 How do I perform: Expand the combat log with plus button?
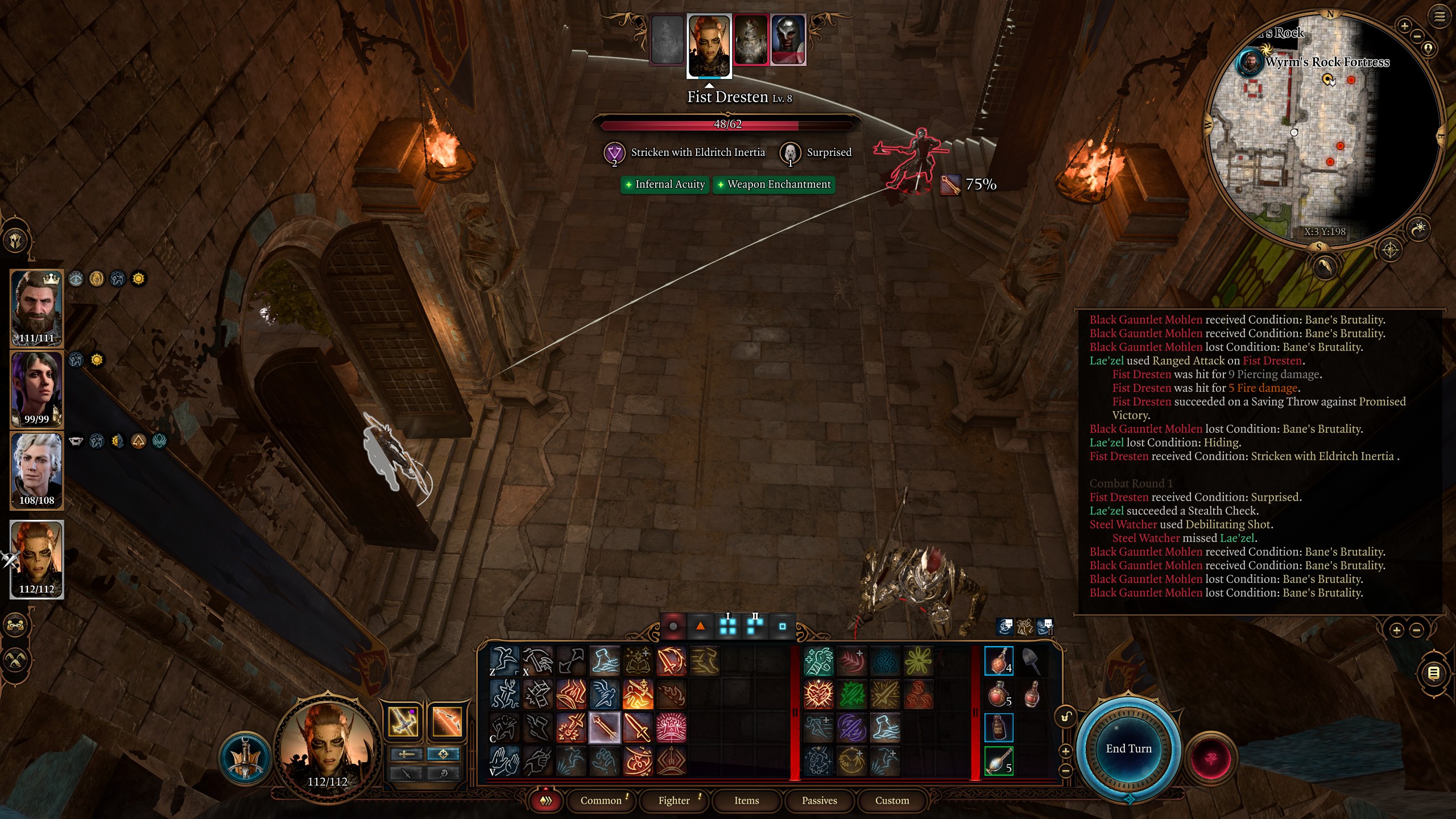click(x=1396, y=630)
